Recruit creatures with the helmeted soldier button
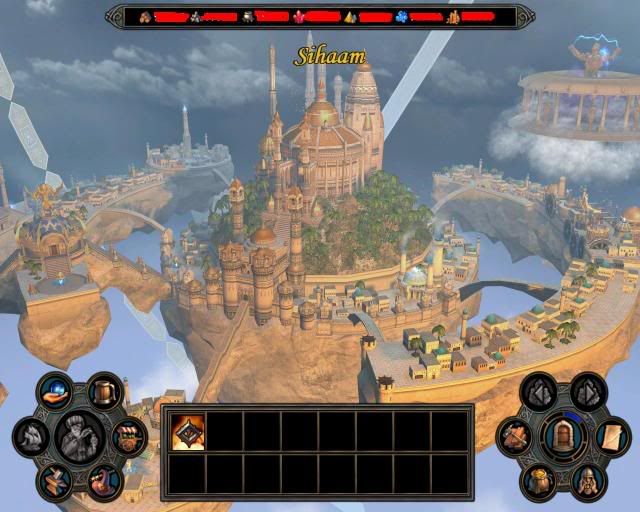Screen dimensions: 640x512 [x=587, y=481]
